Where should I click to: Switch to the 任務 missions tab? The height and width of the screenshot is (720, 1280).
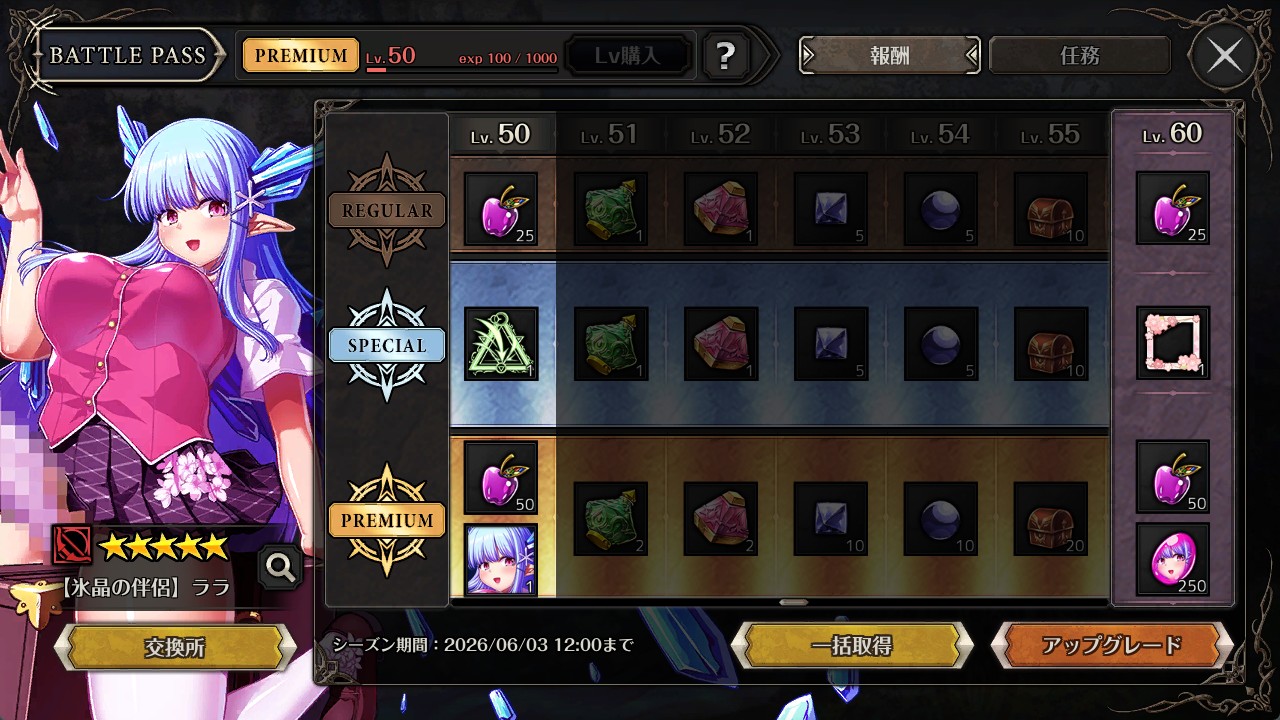pos(1079,56)
